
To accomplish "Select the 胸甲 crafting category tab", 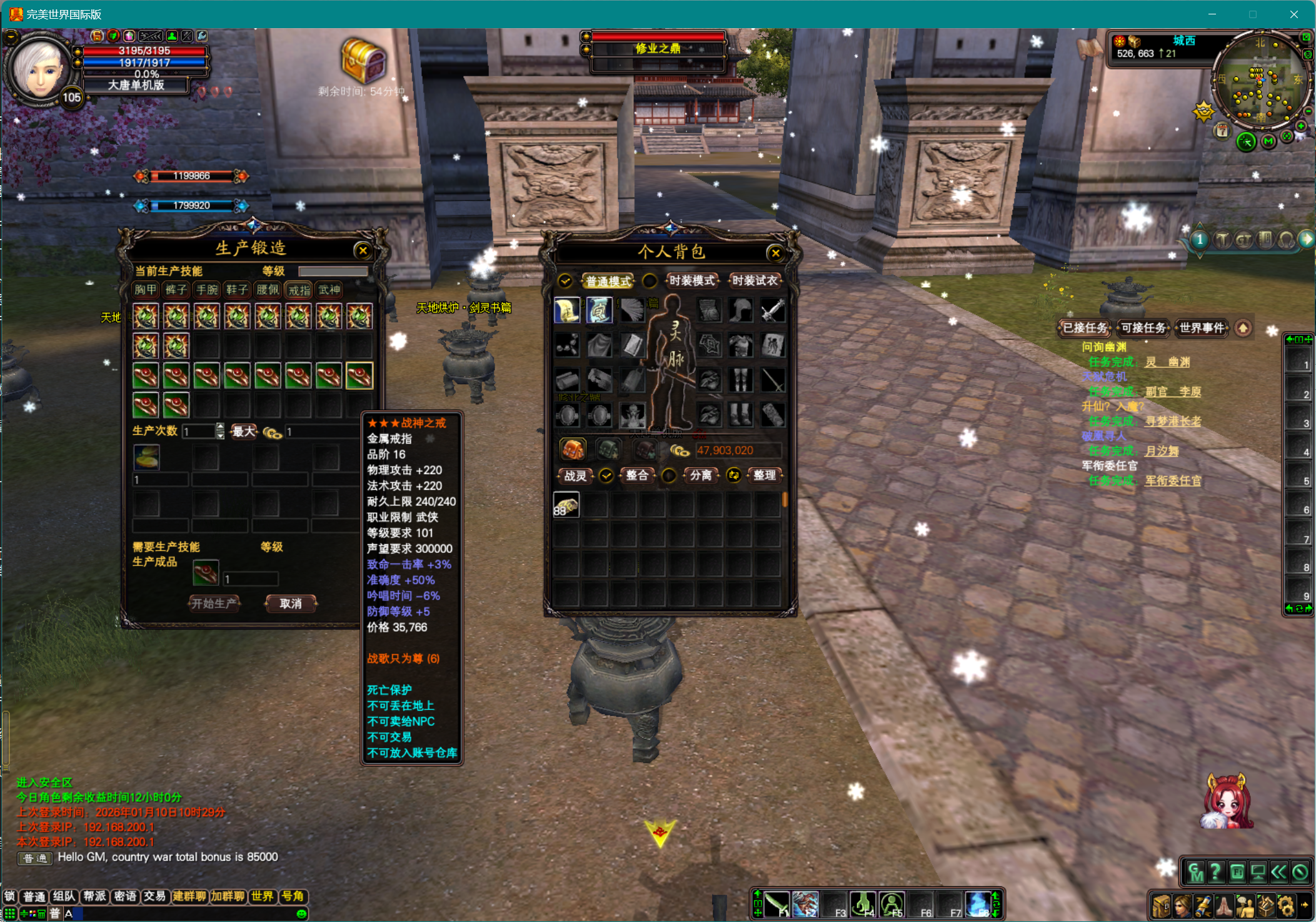I will [x=146, y=290].
